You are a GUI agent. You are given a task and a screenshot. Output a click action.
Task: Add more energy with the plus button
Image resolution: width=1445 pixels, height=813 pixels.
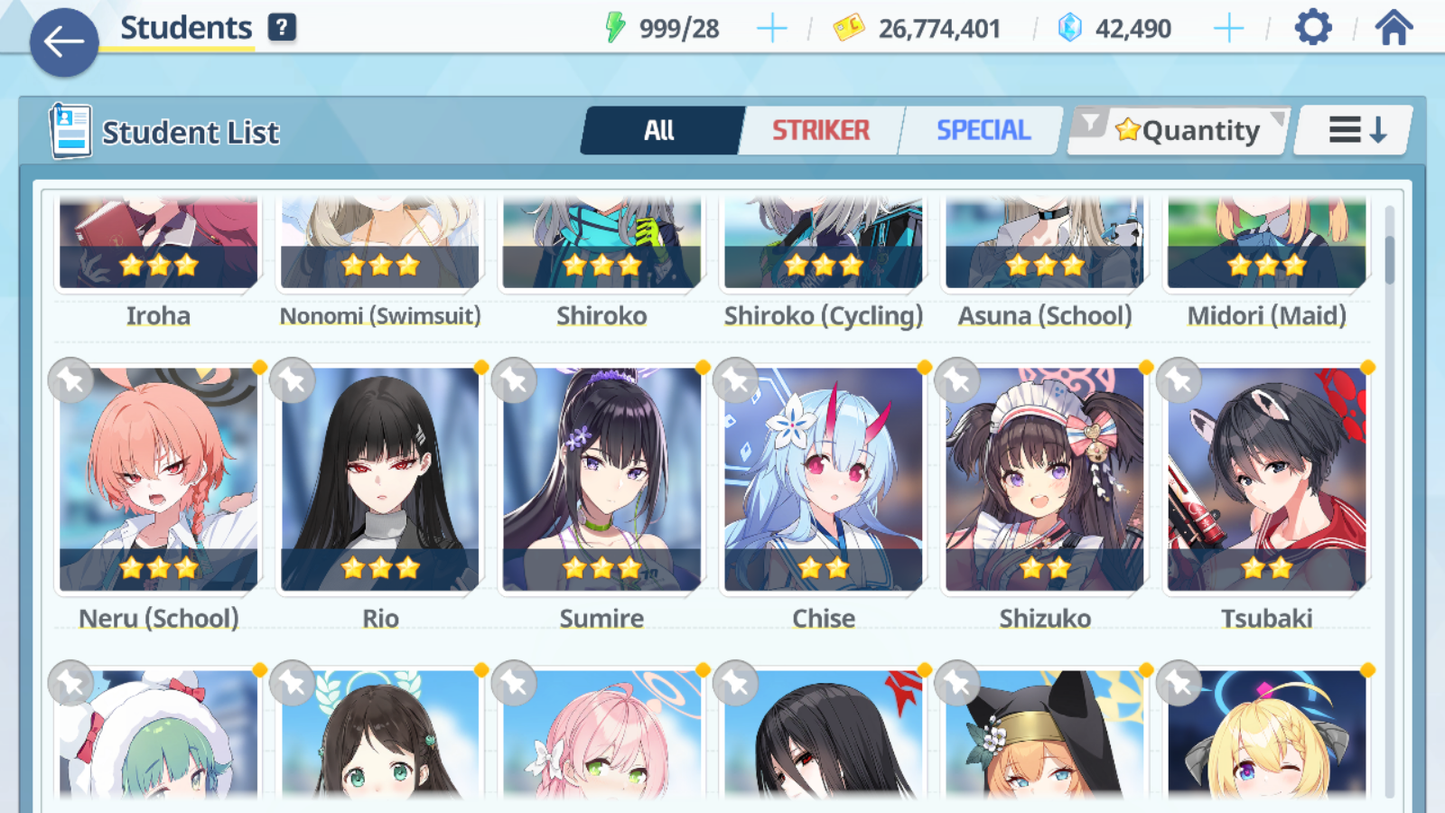(771, 29)
